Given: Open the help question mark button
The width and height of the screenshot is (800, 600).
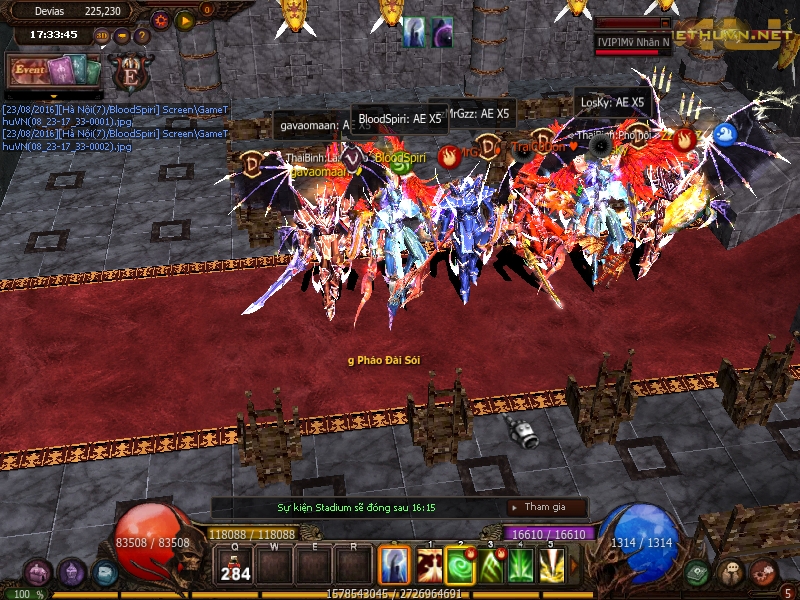Looking at the screenshot, I should tap(142, 36).
